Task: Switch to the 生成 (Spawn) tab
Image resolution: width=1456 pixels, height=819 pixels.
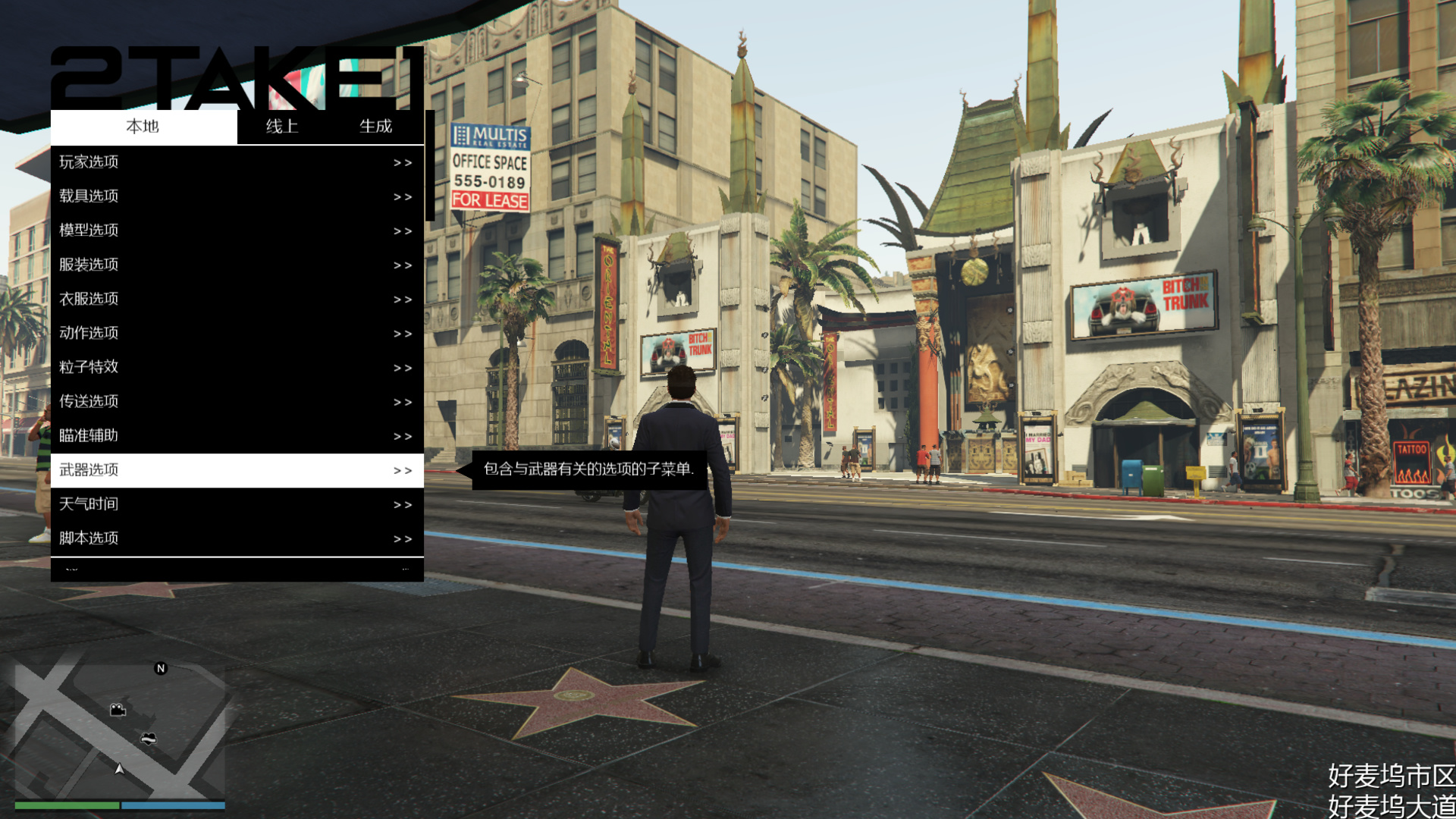Action: pos(375,127)
